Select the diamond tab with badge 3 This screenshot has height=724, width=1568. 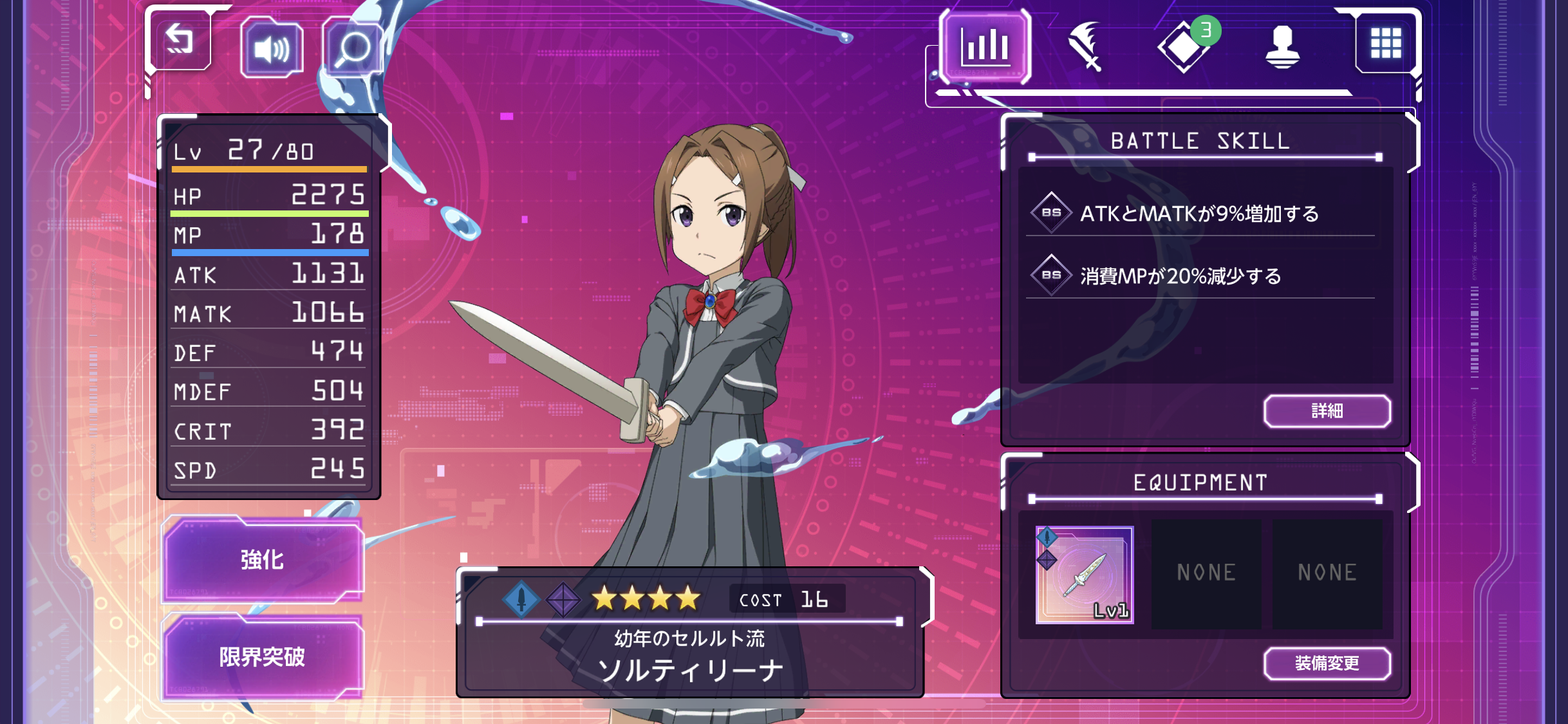pos(1184,46)
